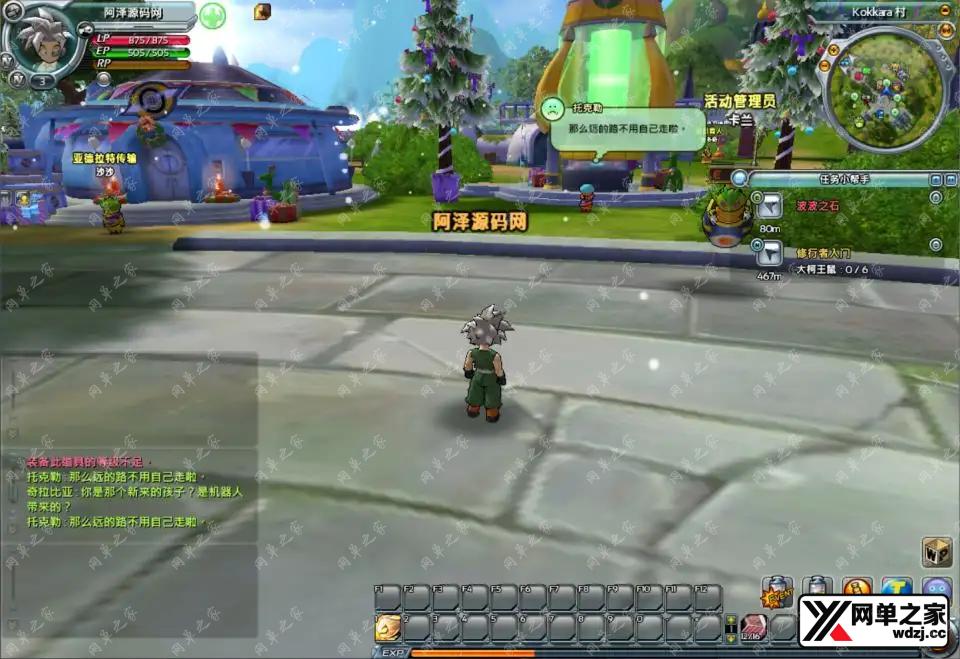Select the small buff icon near the portrait

click(262, 11)
